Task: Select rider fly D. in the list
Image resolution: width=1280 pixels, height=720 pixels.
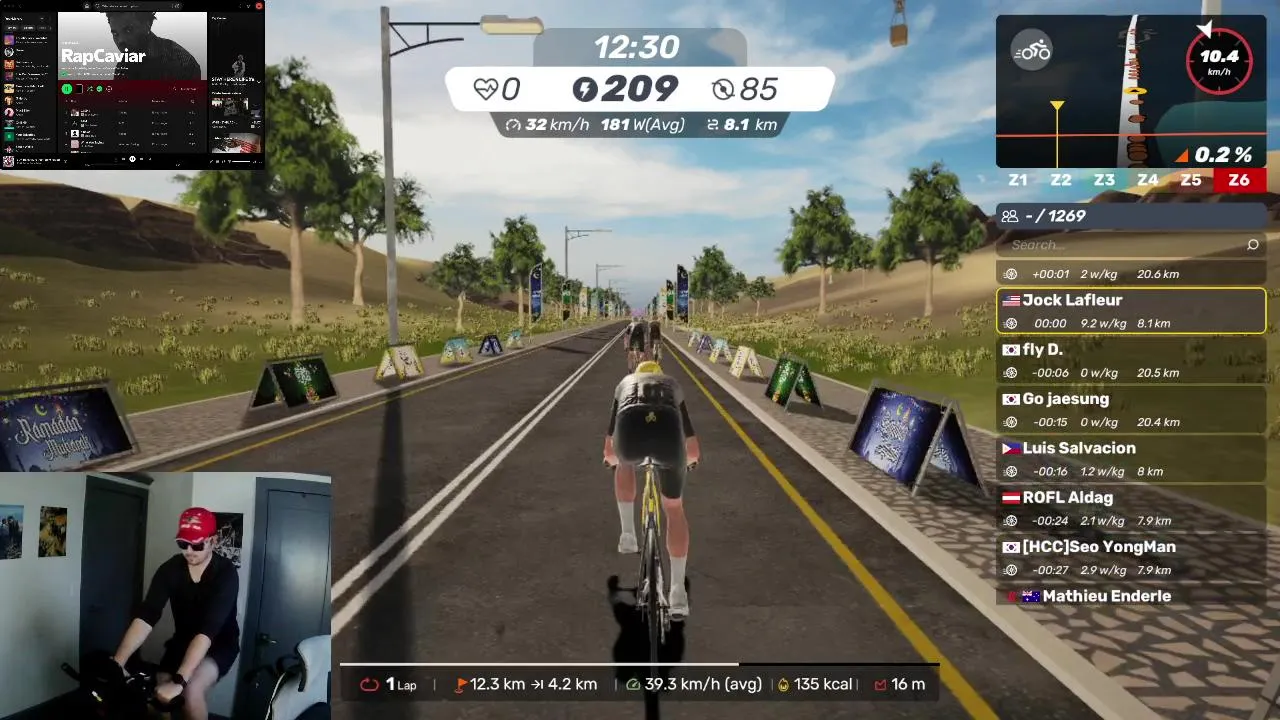Action: click(1131, 360)
